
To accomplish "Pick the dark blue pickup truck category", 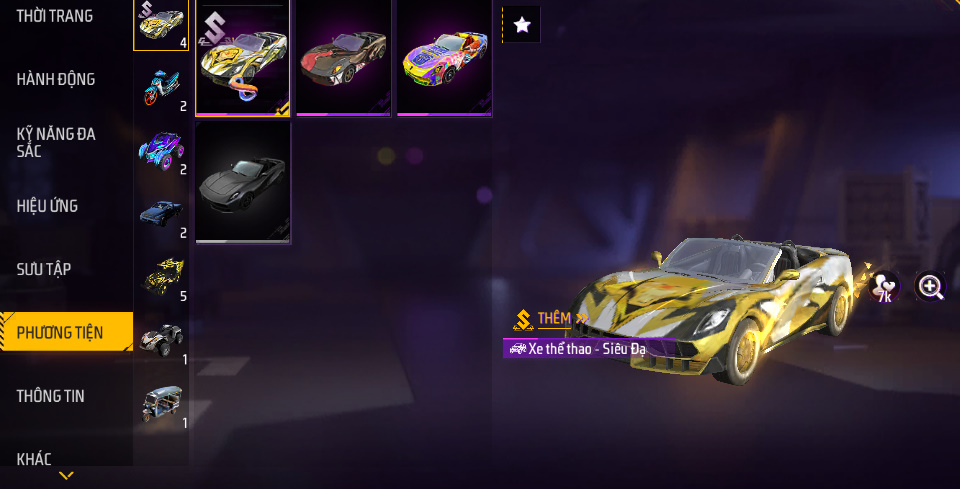I will pyautogui.click(x=161, y=214).
